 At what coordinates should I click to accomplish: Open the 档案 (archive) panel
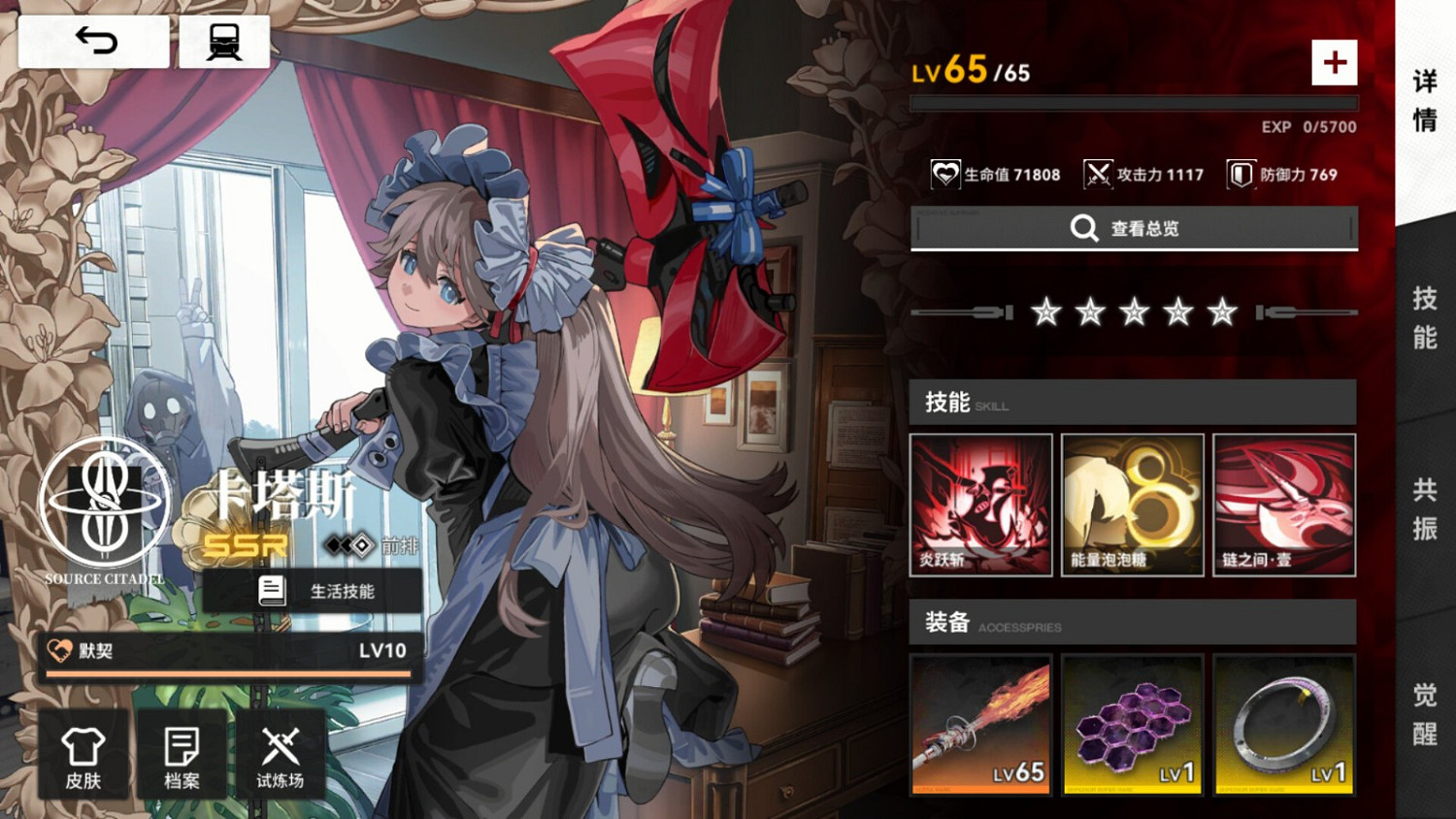(181, 755)
